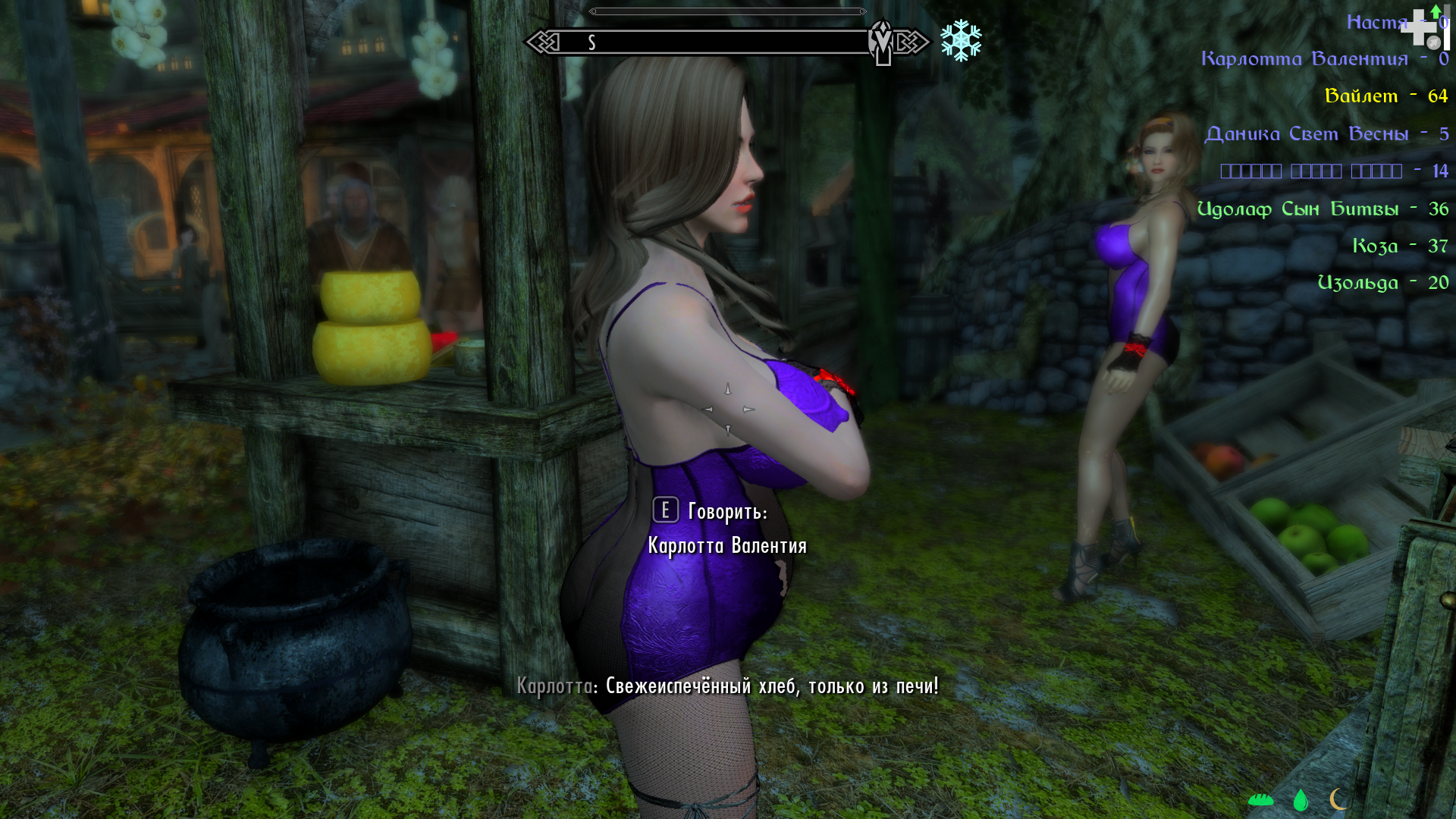Click the Коза entry in the list
This screenshot has height=819, width=1456.
coord(1399,246)
